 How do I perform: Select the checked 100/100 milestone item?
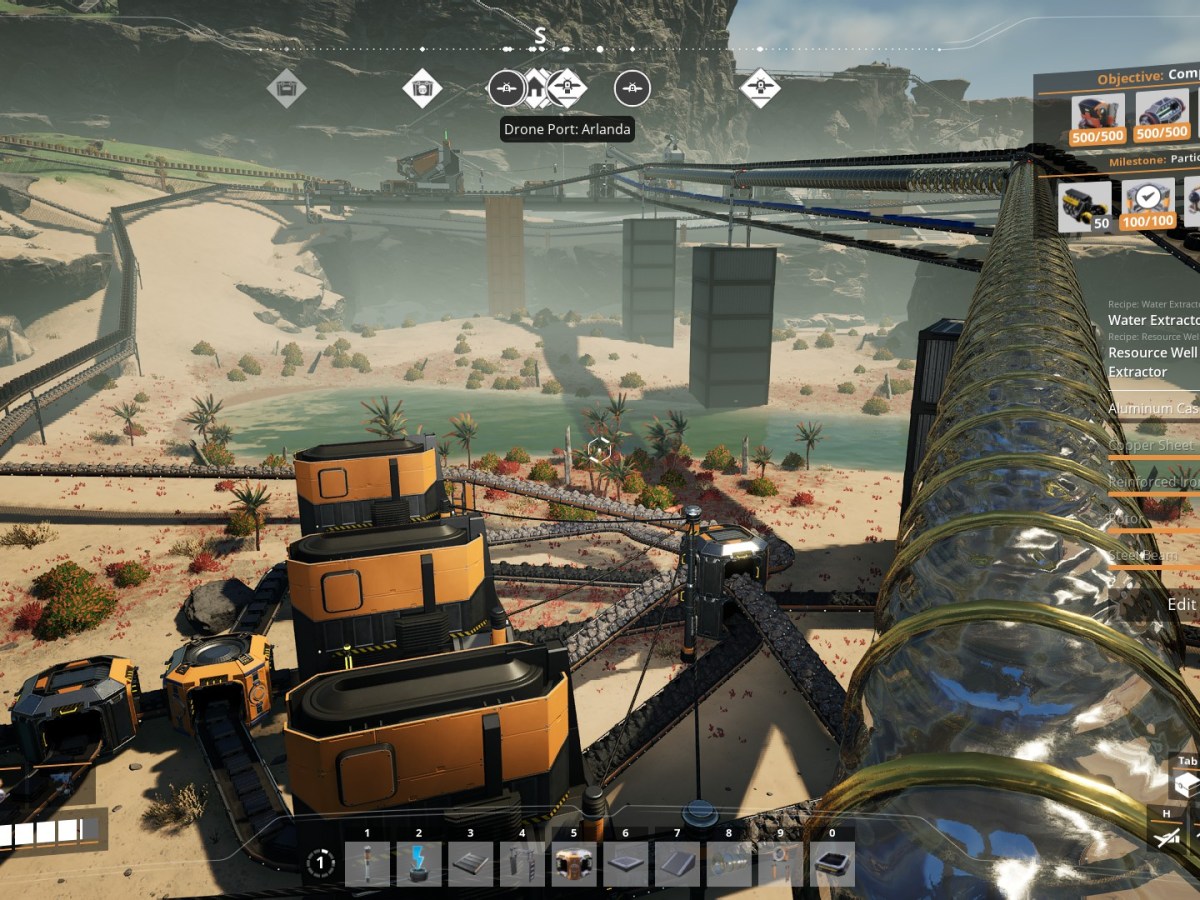(1148, 205)
